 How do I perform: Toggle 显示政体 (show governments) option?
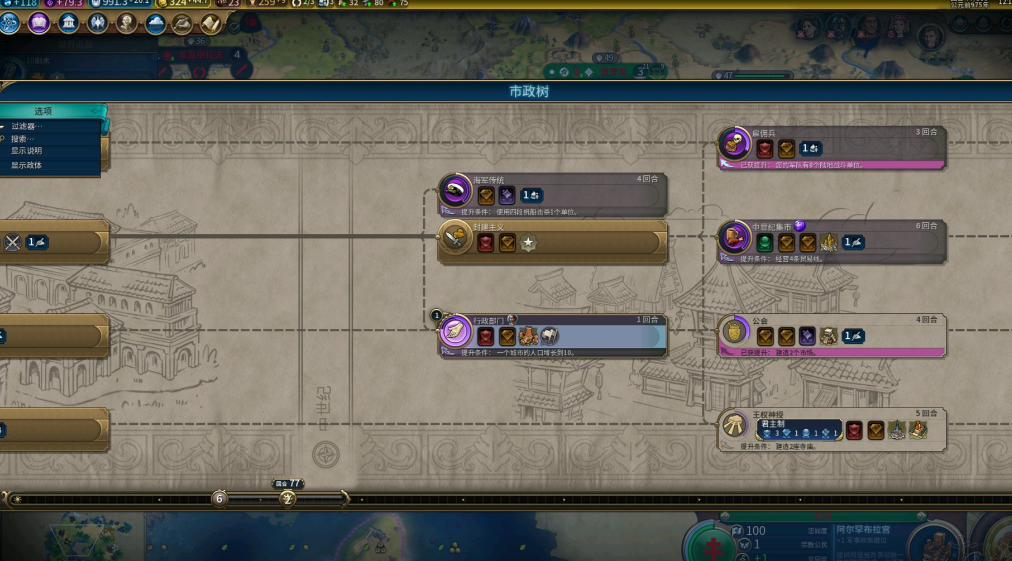click(x=27, y=165)
